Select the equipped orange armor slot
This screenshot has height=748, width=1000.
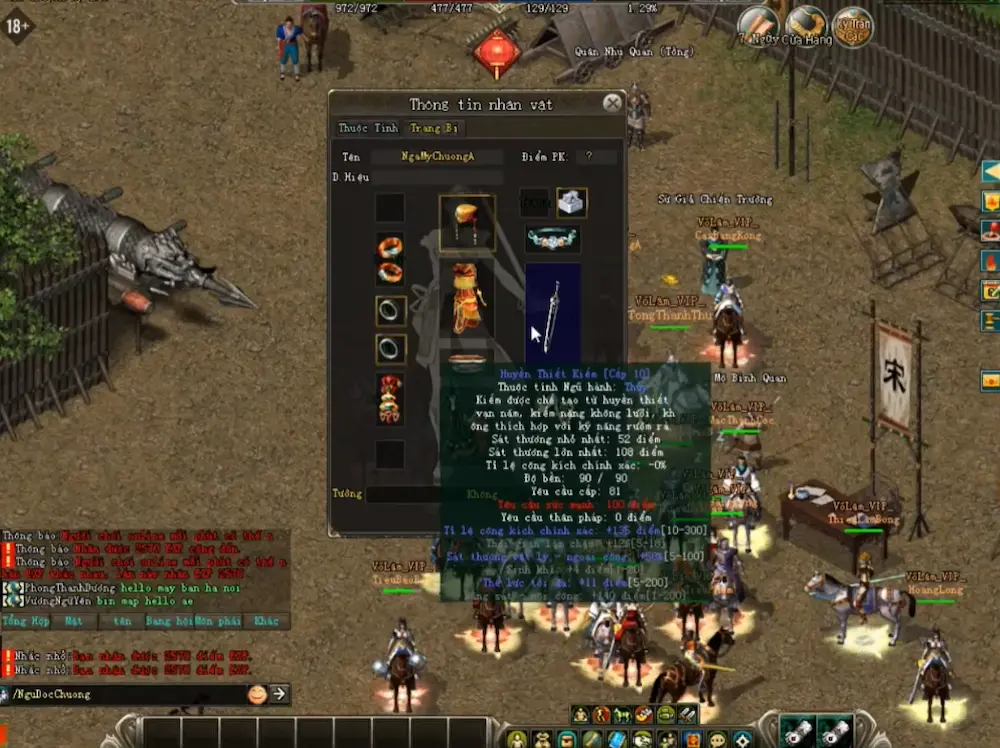click(467, 297)
